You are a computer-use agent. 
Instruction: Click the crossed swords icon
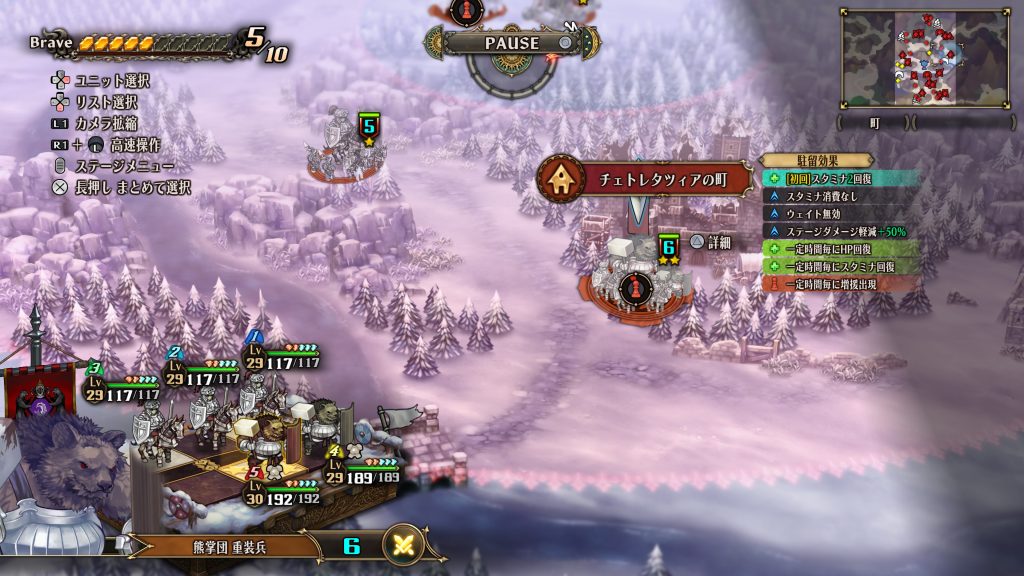(x=405, y=545)
